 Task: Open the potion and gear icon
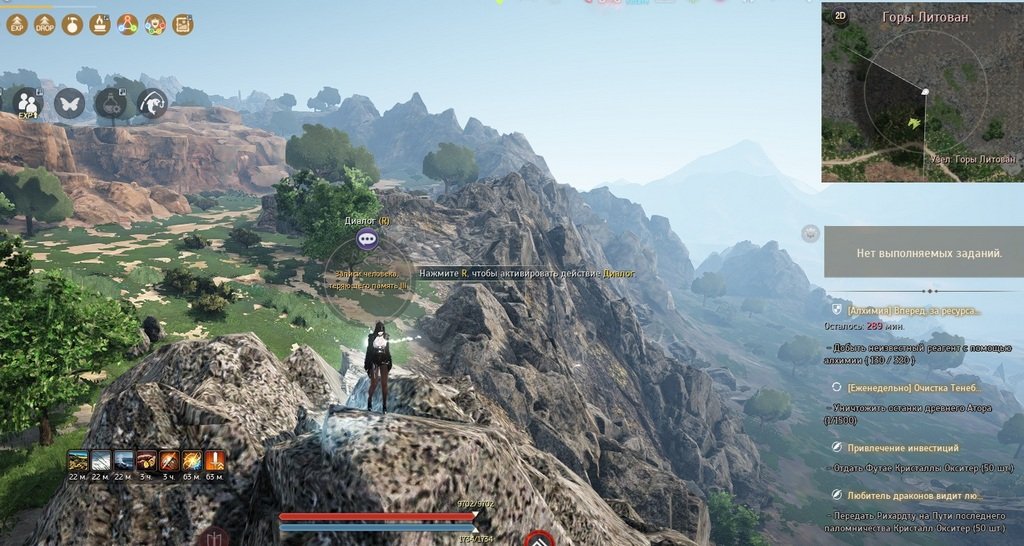(x=110, y=102)
